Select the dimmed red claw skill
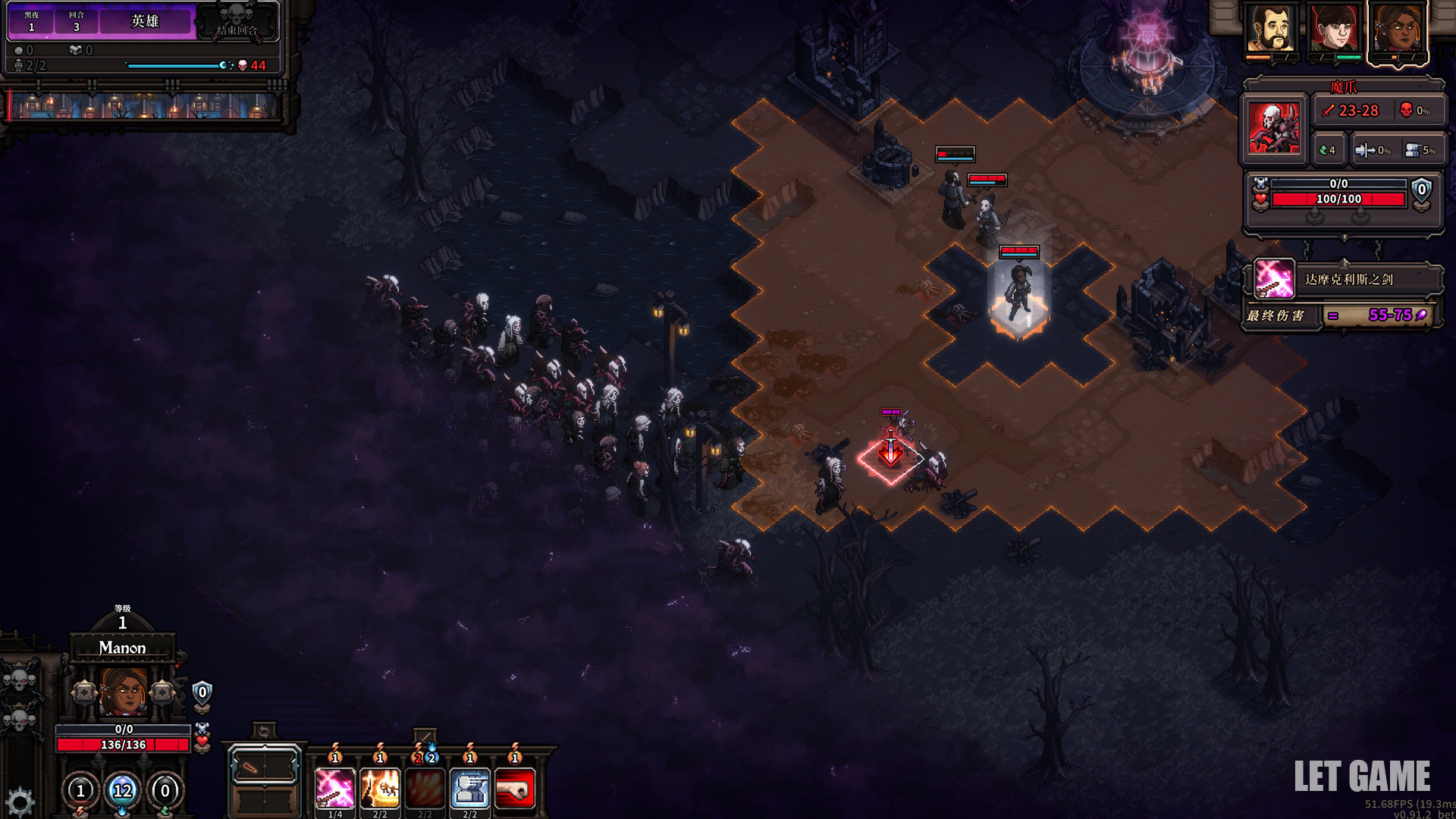This screenshot has height=819, width=1456. pos(425,789)
